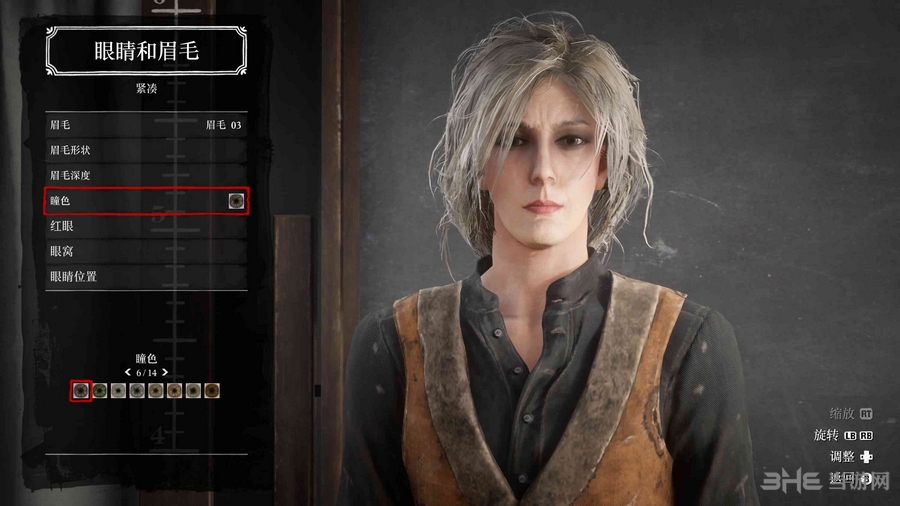Select the highlighted 瞳色 eye color row
The height and width of the screenshot is (506, 900).
click(146, 201)
